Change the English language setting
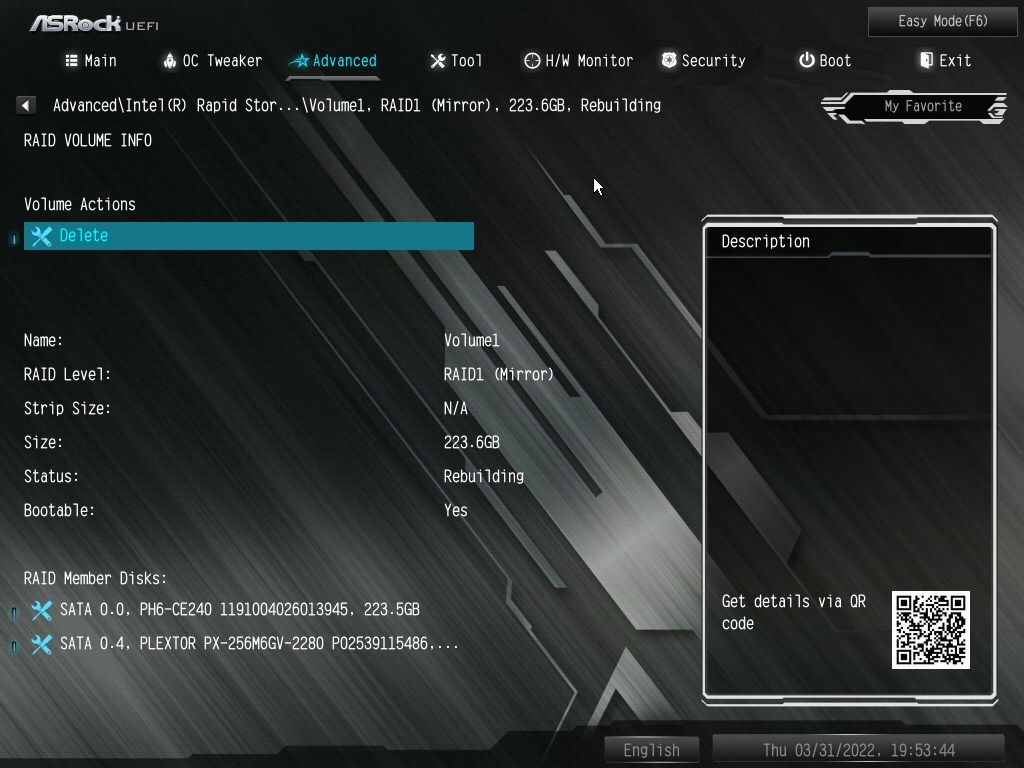Viewport: 1024px width, 768px height. click(x=651, y=750)
